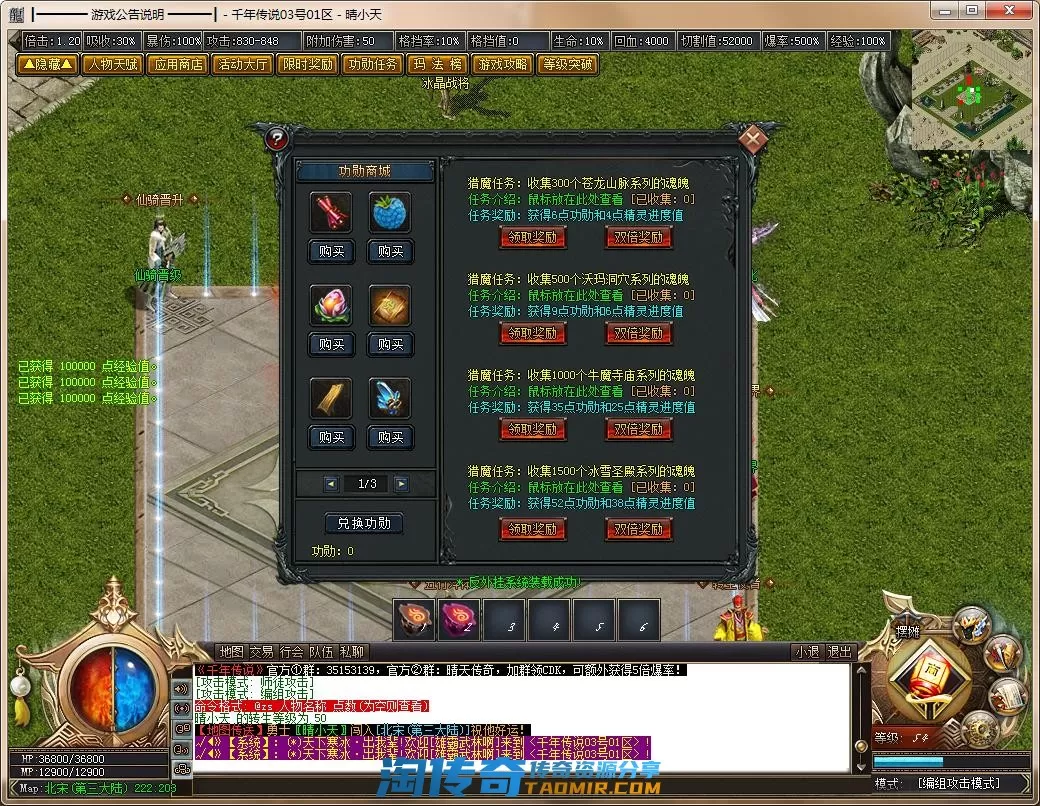Select the red scroll shop item
The height and width of the screenshot is (806, 1040).
(x=331, y=212)
